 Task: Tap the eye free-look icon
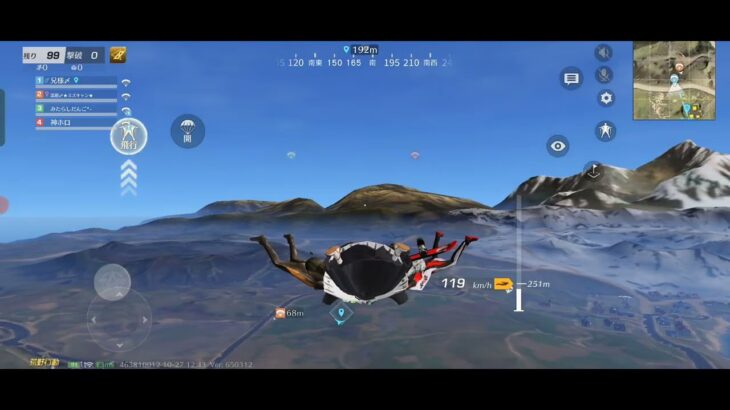(558, 146)
